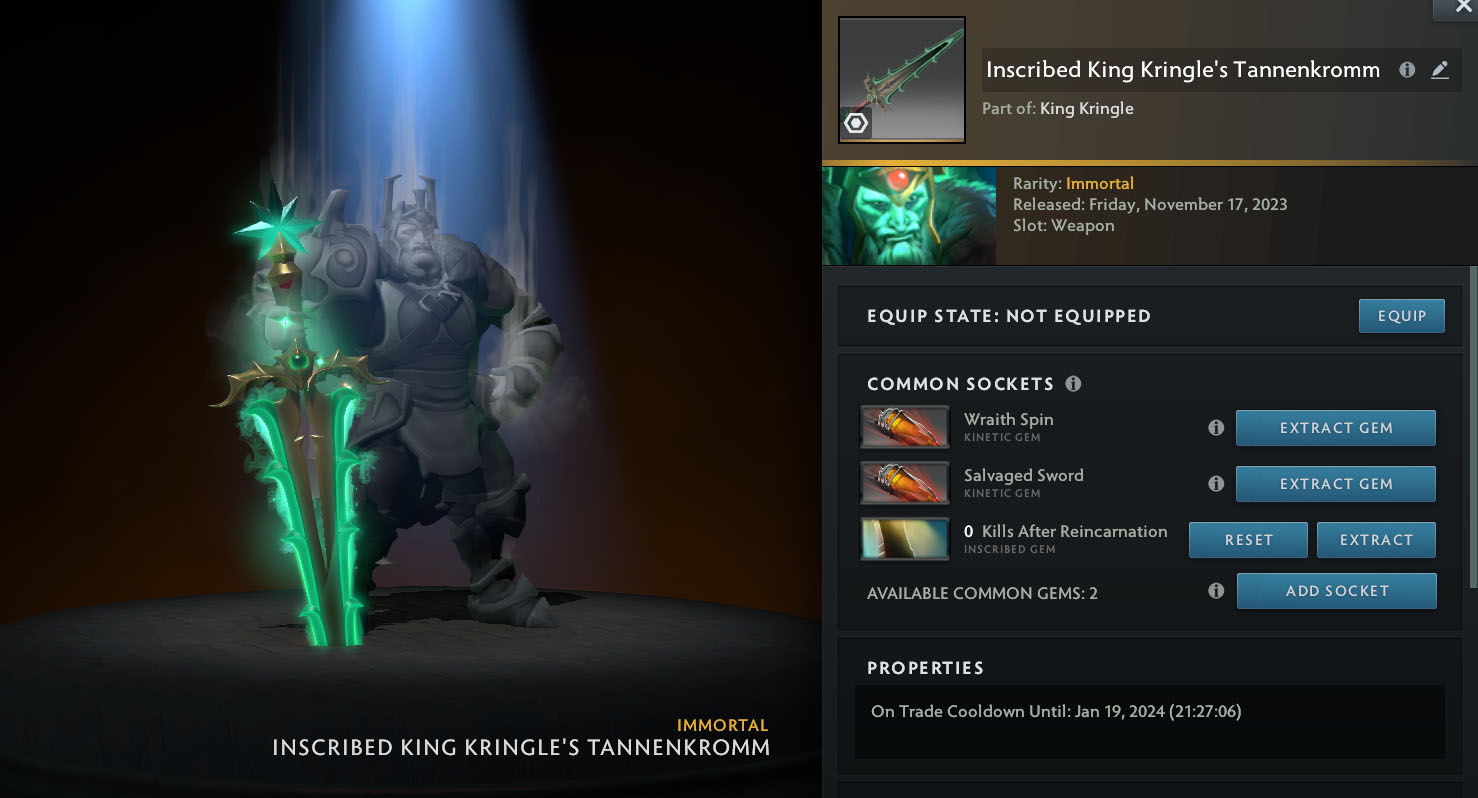Viewport: 1478px width, 798px height.
Task: Reset the Kills After Reincarnation counter
Action: 1248,540
